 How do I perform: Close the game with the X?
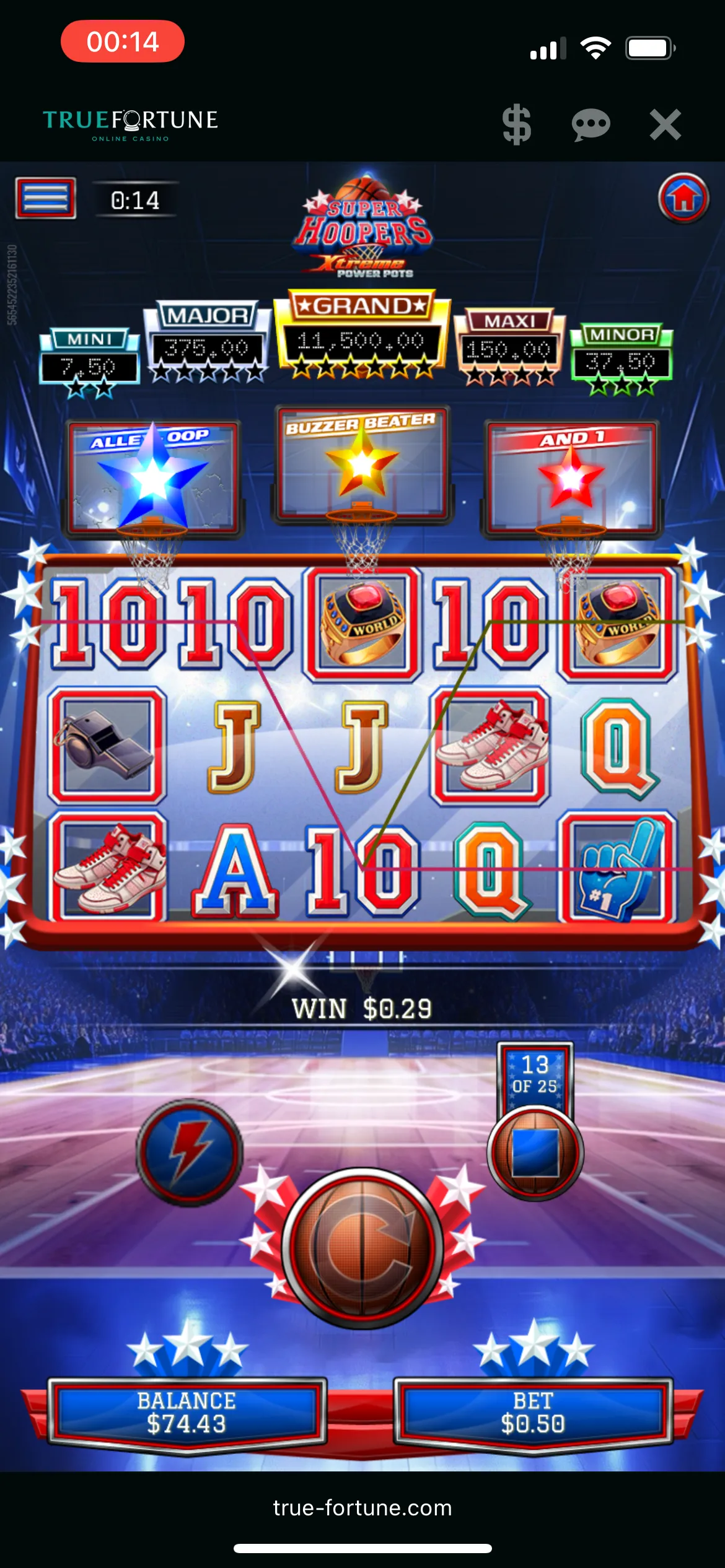pyautogui.click(x=665, y=124)
